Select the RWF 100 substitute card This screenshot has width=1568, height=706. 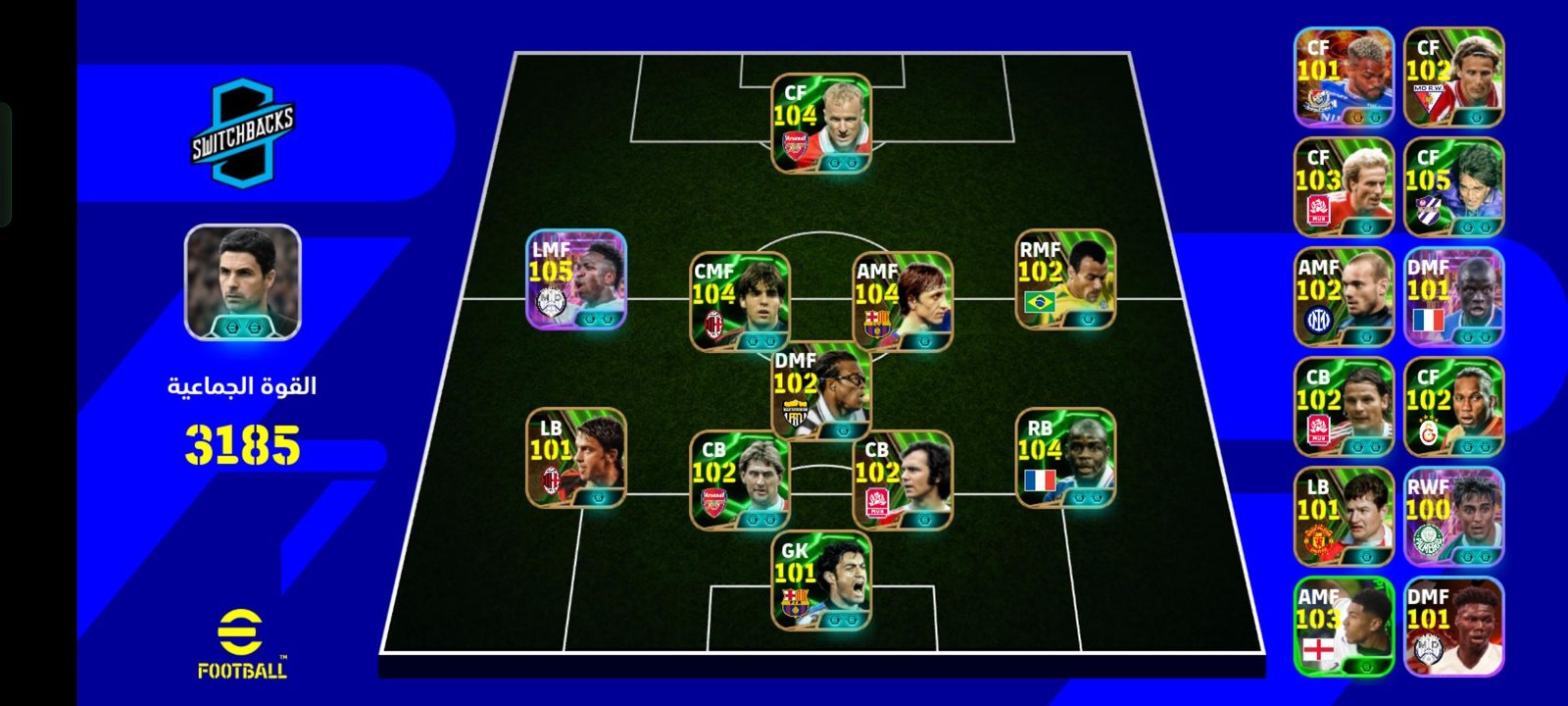point(1453,517)
